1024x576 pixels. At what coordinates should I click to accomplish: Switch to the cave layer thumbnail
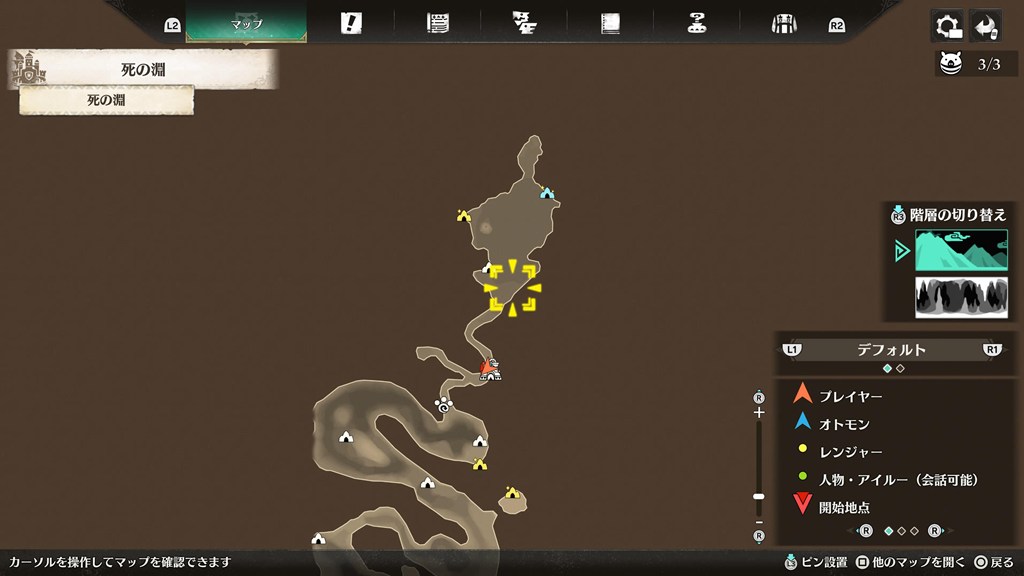pos(961,297)
